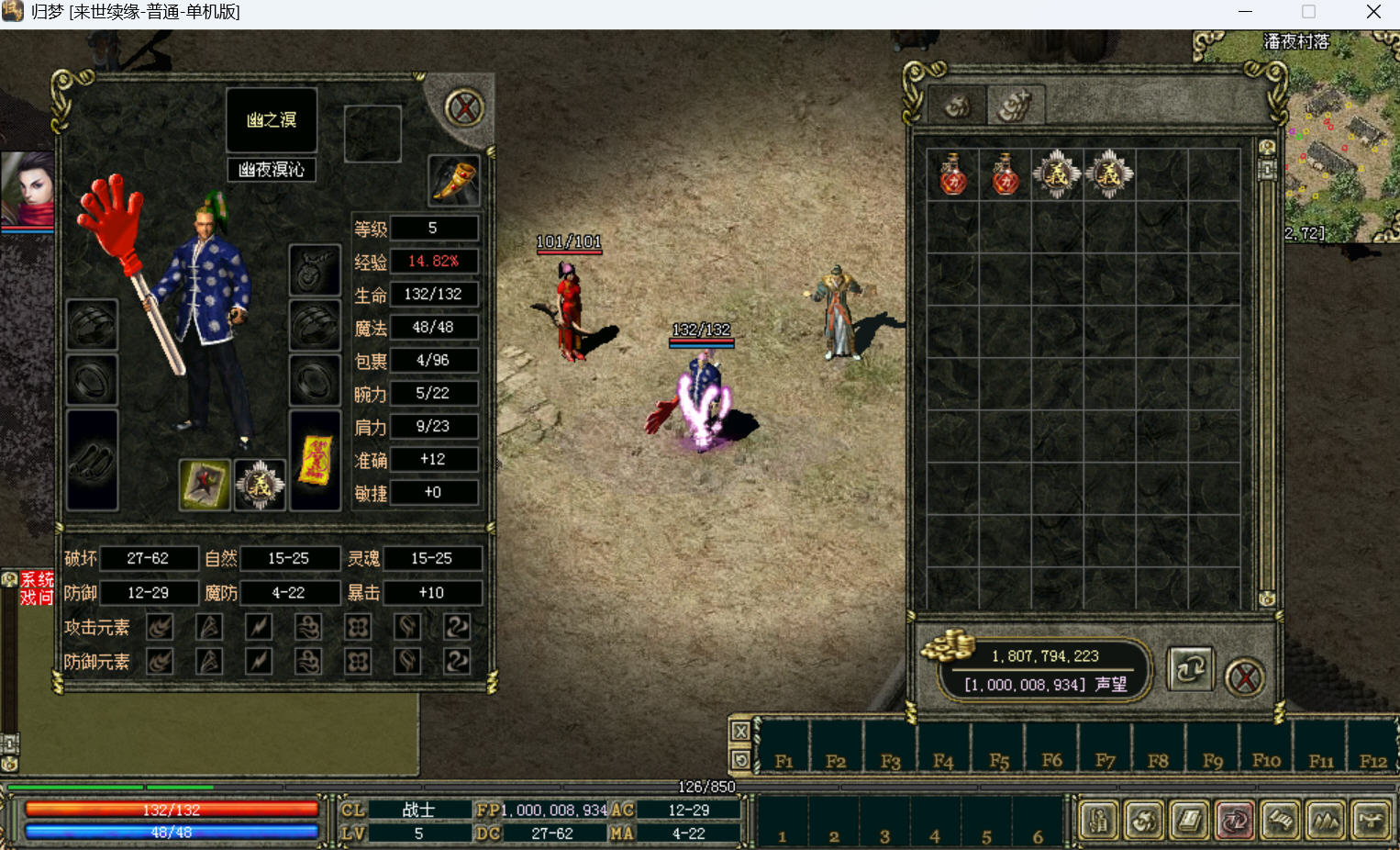This screenshot has width=1400, height=850.
Task: Open the minimap of 潘夜村落
Action: pyautogui.click(x=1341, y=138)
